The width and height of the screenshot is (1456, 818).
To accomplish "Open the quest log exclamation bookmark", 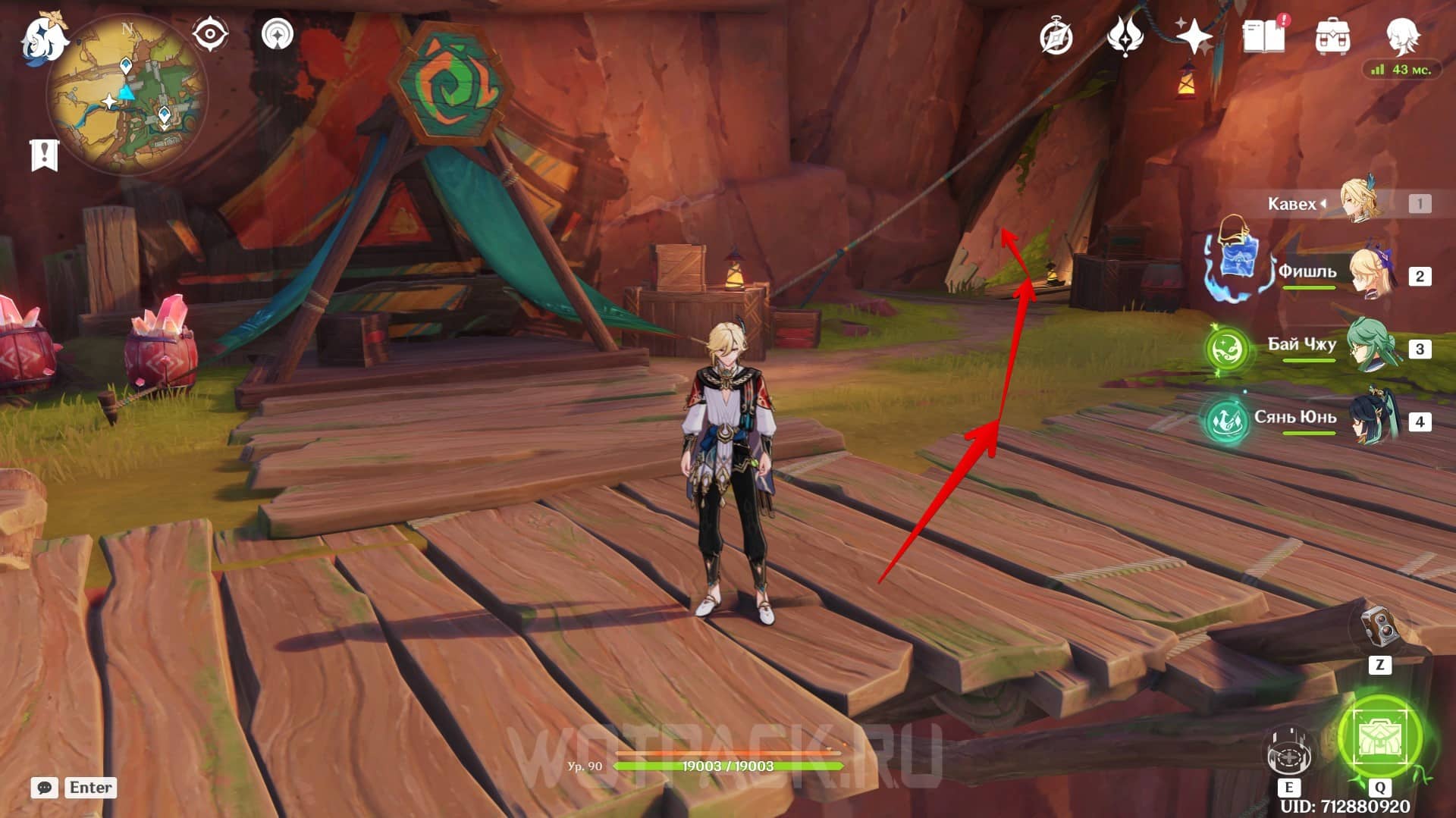I will coord(44,155).
